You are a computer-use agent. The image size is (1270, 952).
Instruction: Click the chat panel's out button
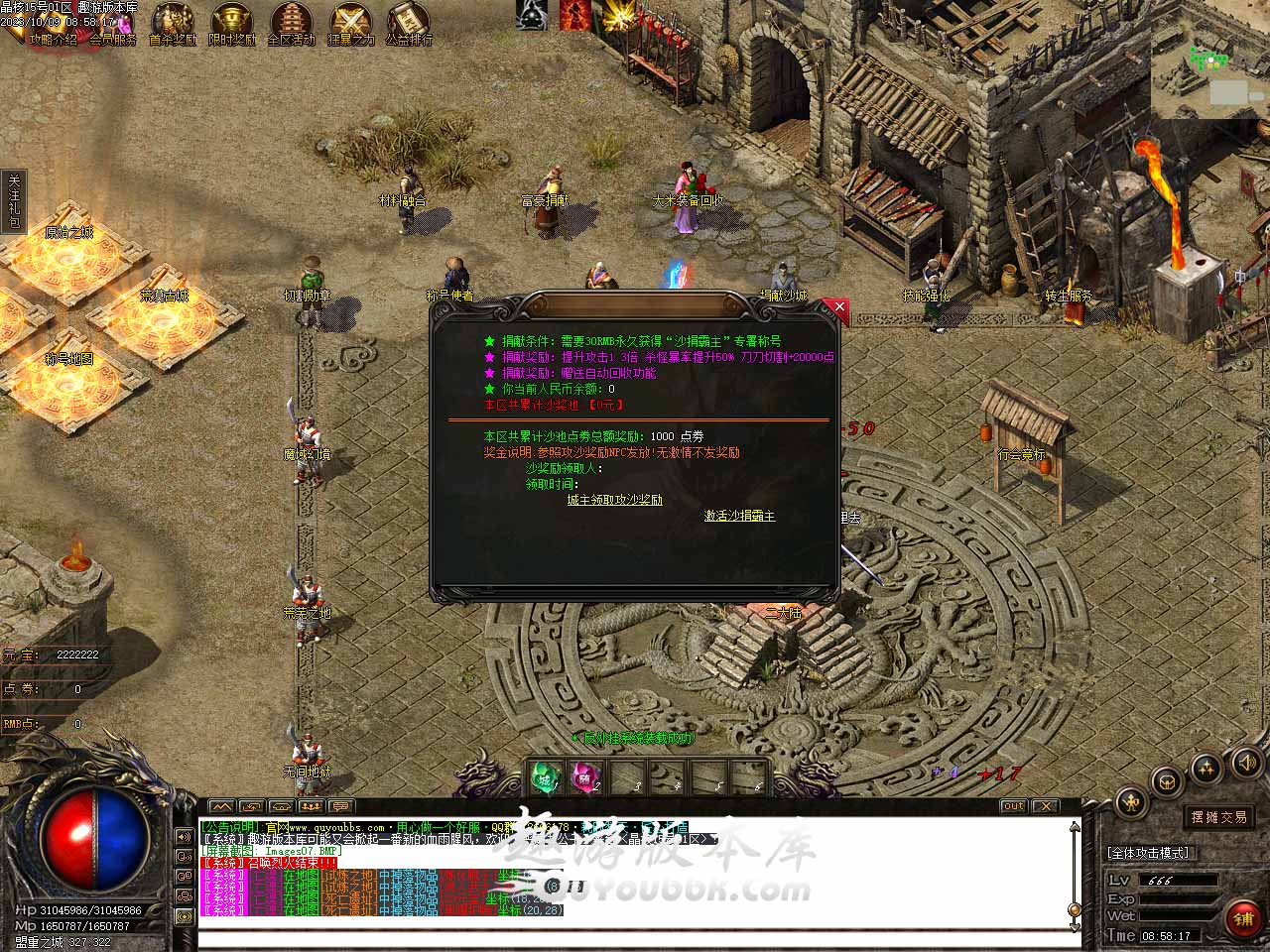point(1013,806)
